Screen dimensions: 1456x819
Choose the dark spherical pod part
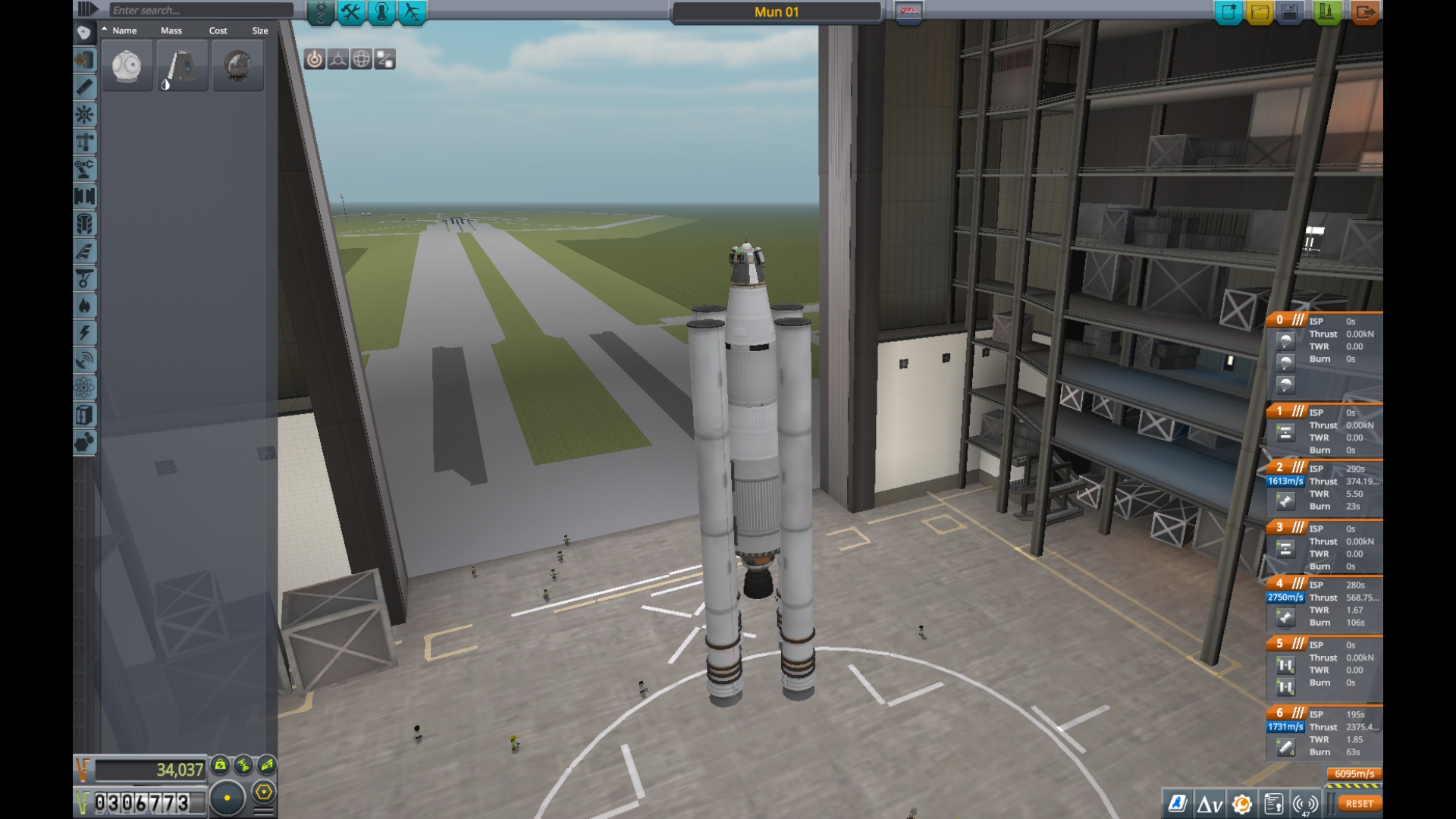click(x=238, y=67)
